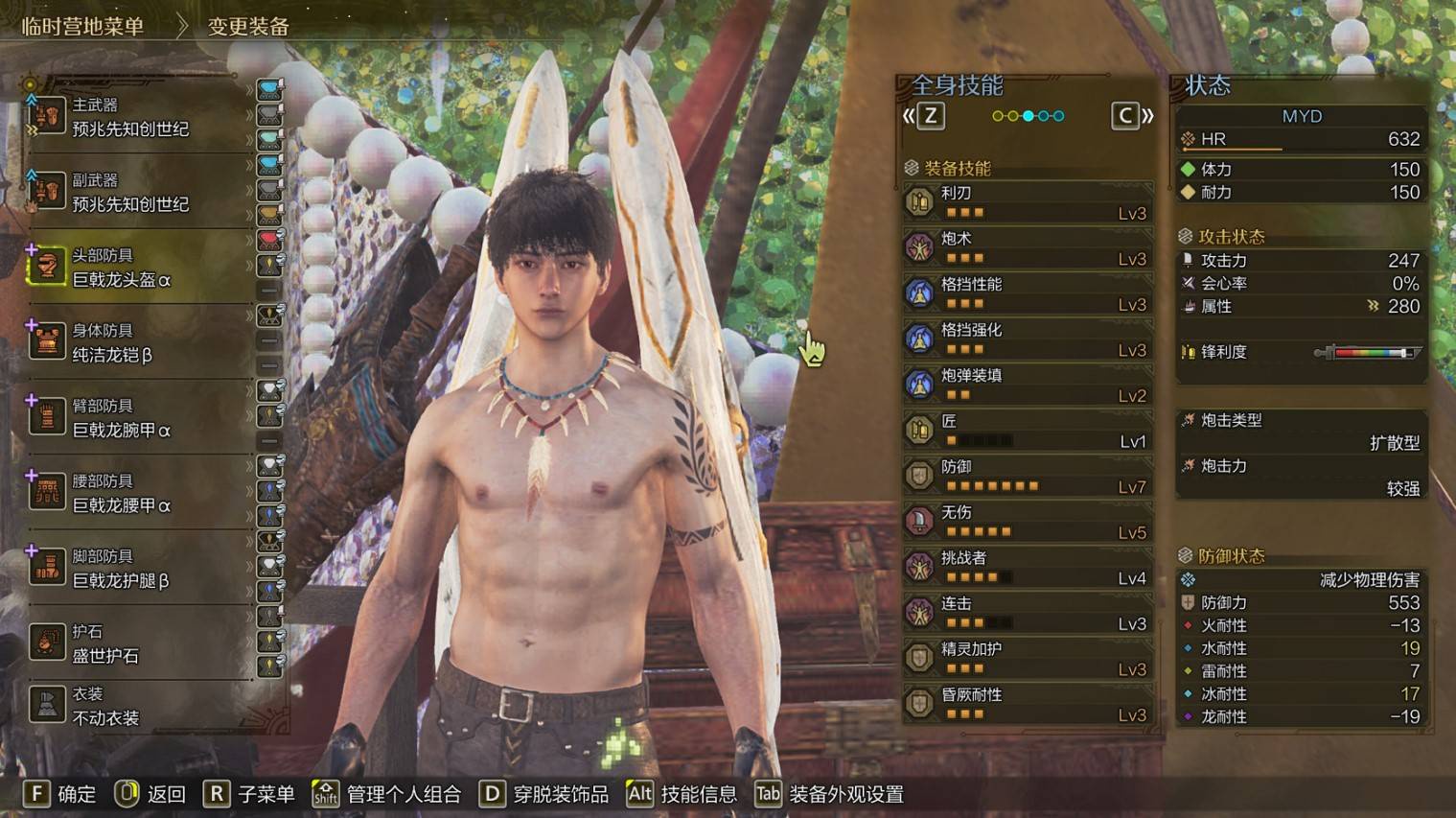The image size is (1456, 818).
Task: Select the 炮术 skill row
Action: pos(1027,248)
